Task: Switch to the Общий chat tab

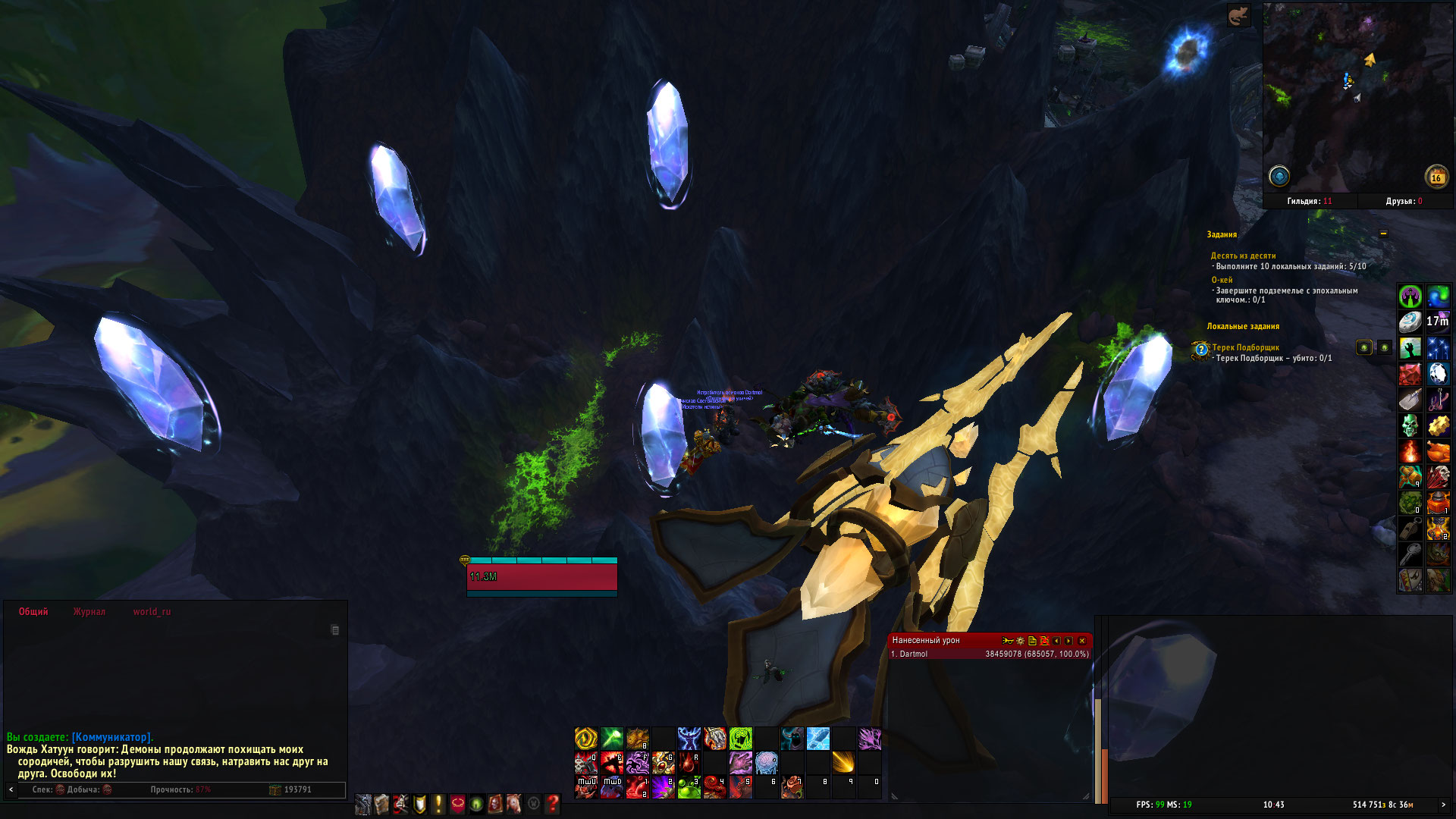Action: point(33,612)
